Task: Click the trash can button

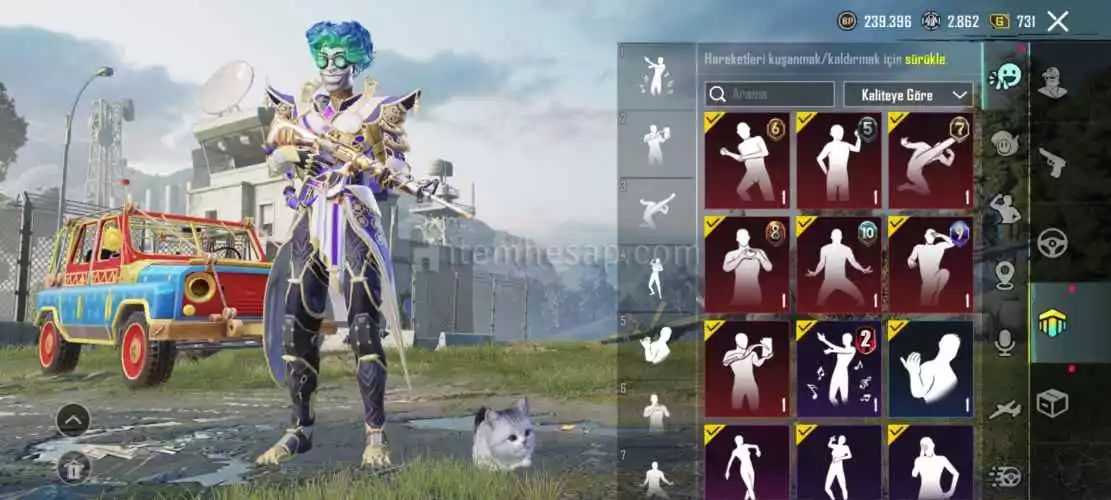Action: [x=73, y=465]
